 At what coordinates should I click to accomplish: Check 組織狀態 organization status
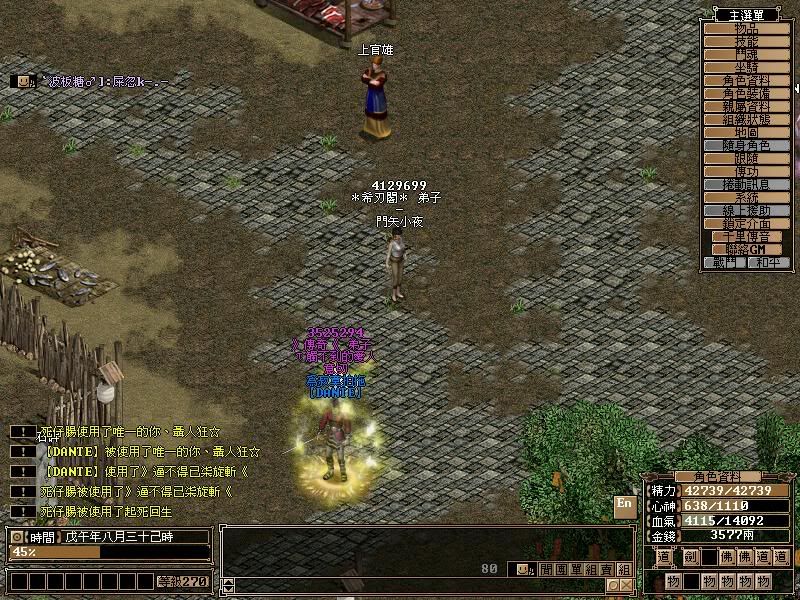746,119
